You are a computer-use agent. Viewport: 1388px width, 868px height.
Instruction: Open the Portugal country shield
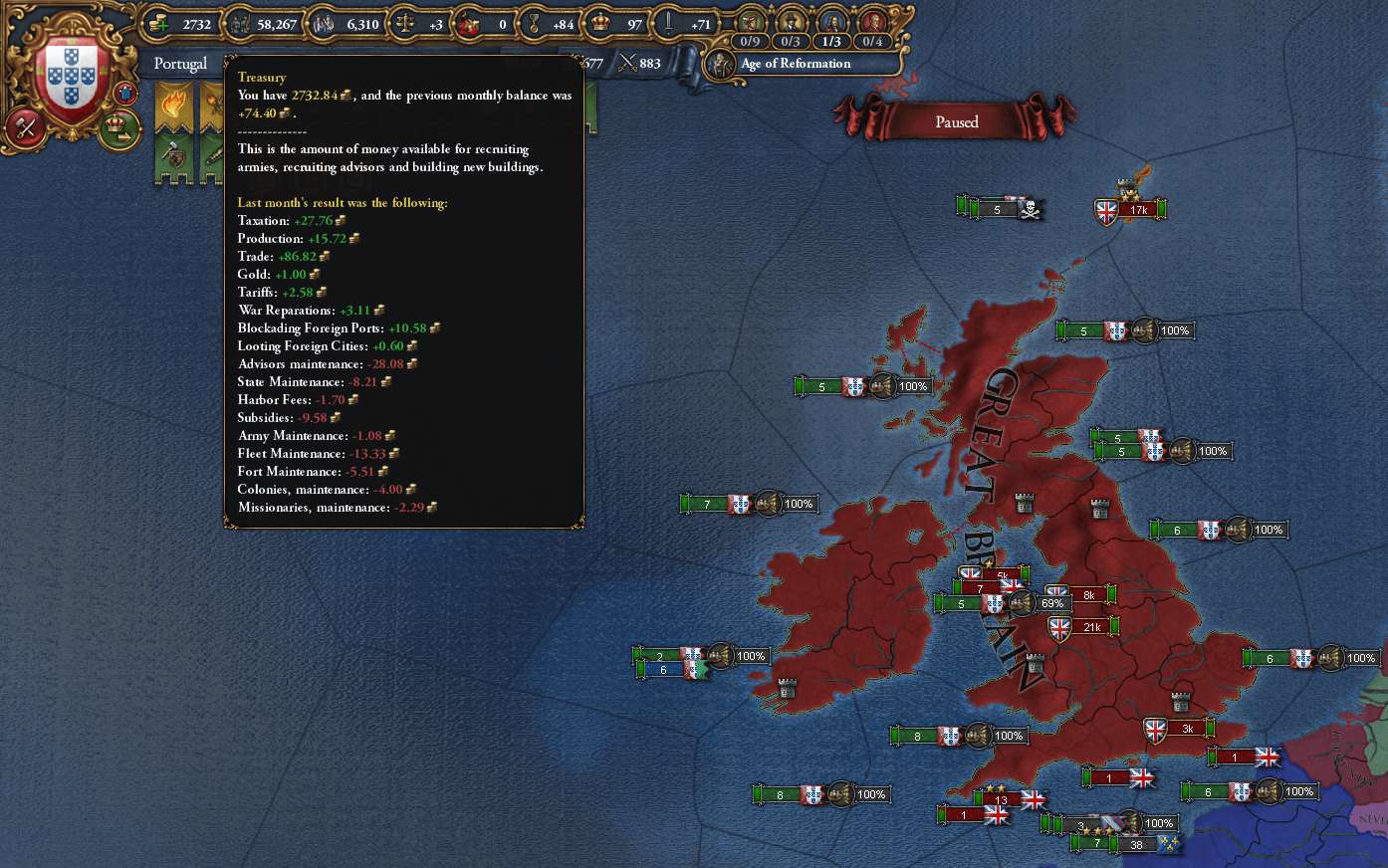[72, 78]
